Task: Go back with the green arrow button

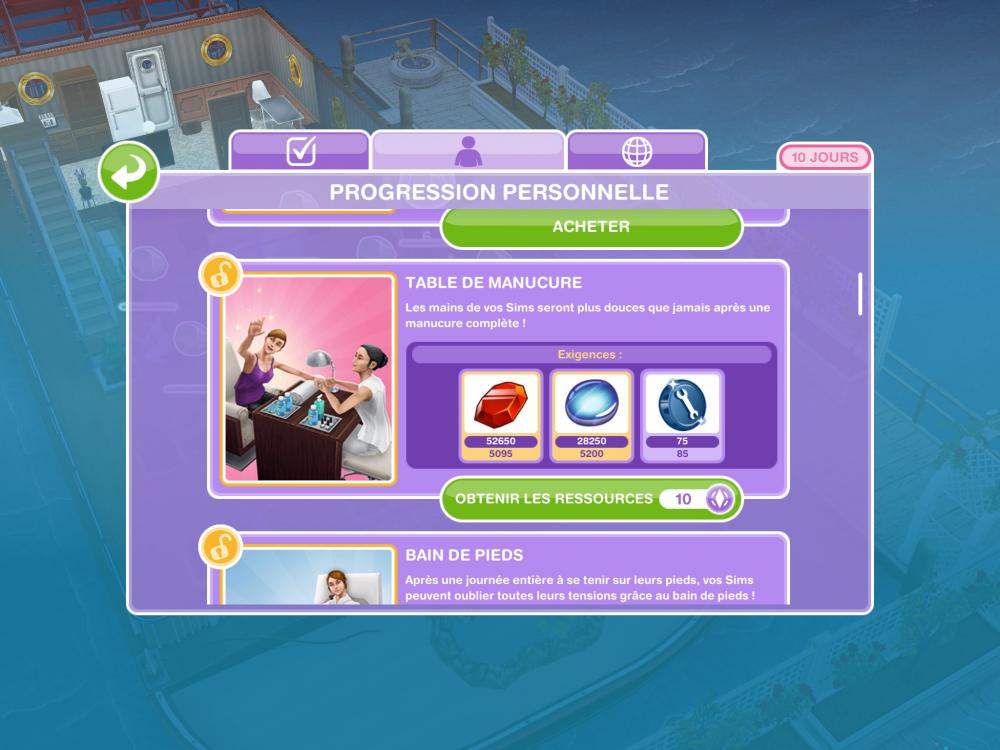Action: pos(128,172)
